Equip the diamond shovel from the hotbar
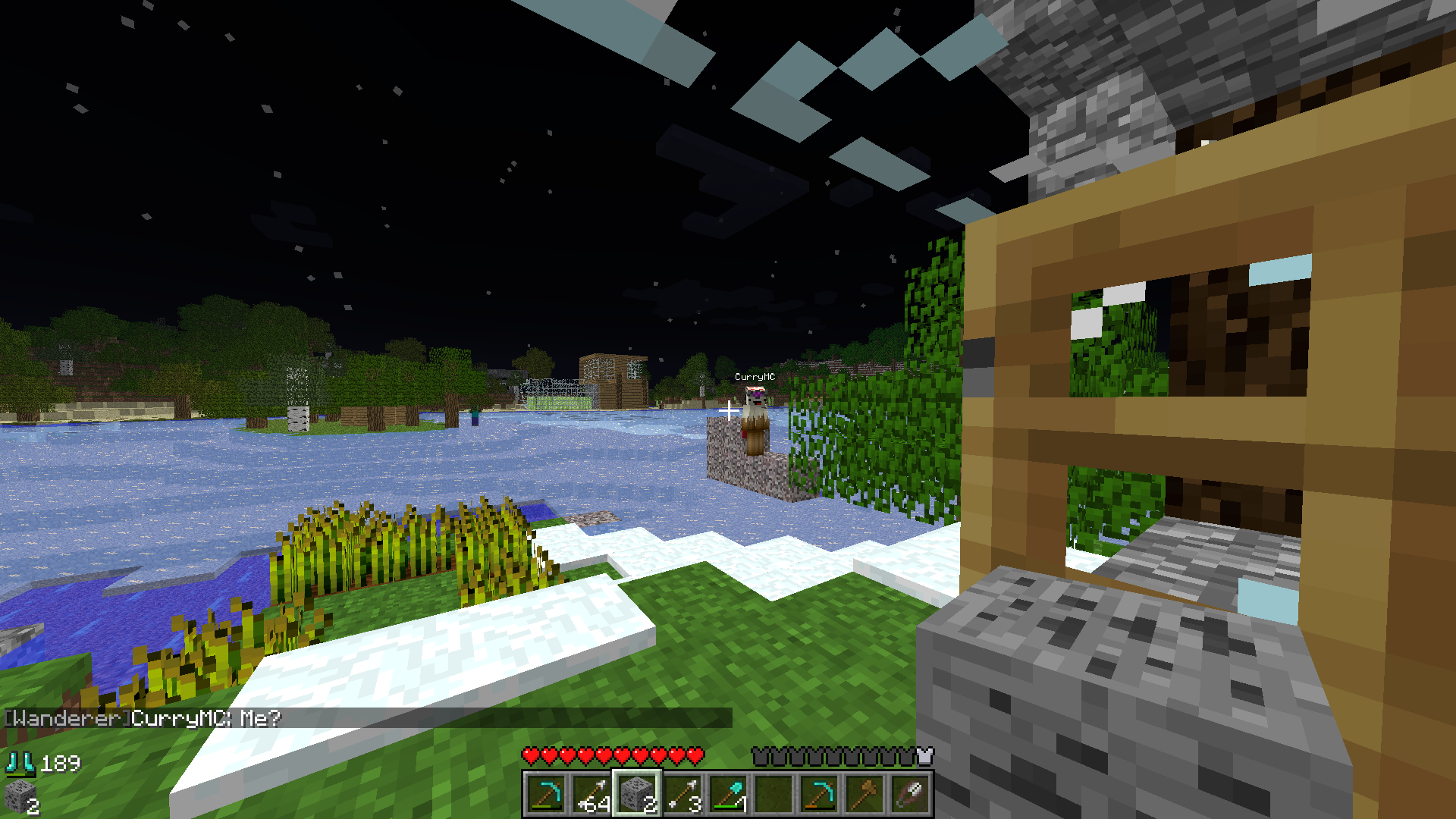The height and width of the screenshot is (819, 1456). point(728,793)
